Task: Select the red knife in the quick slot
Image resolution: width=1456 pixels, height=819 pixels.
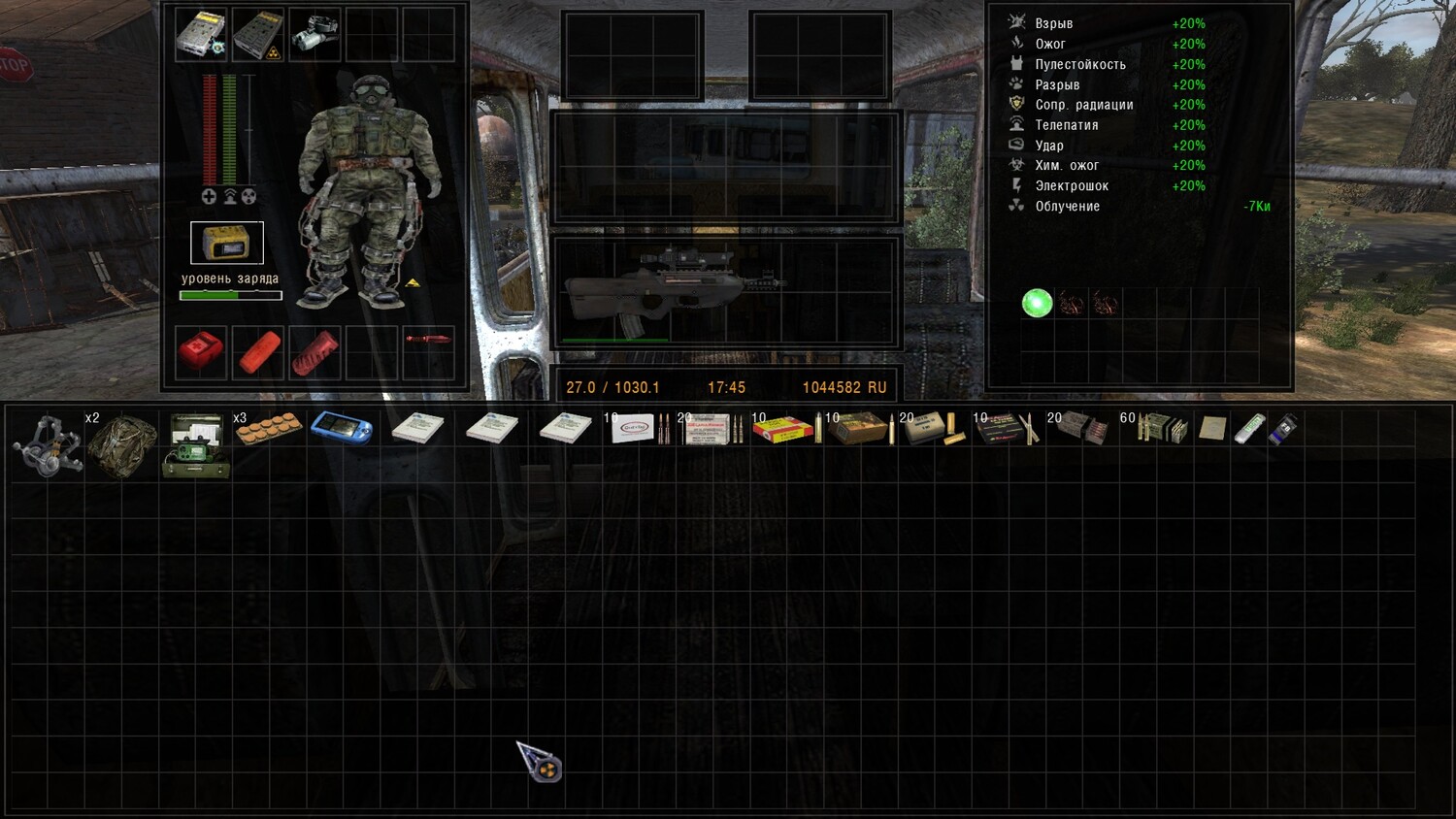Action: 428,340
